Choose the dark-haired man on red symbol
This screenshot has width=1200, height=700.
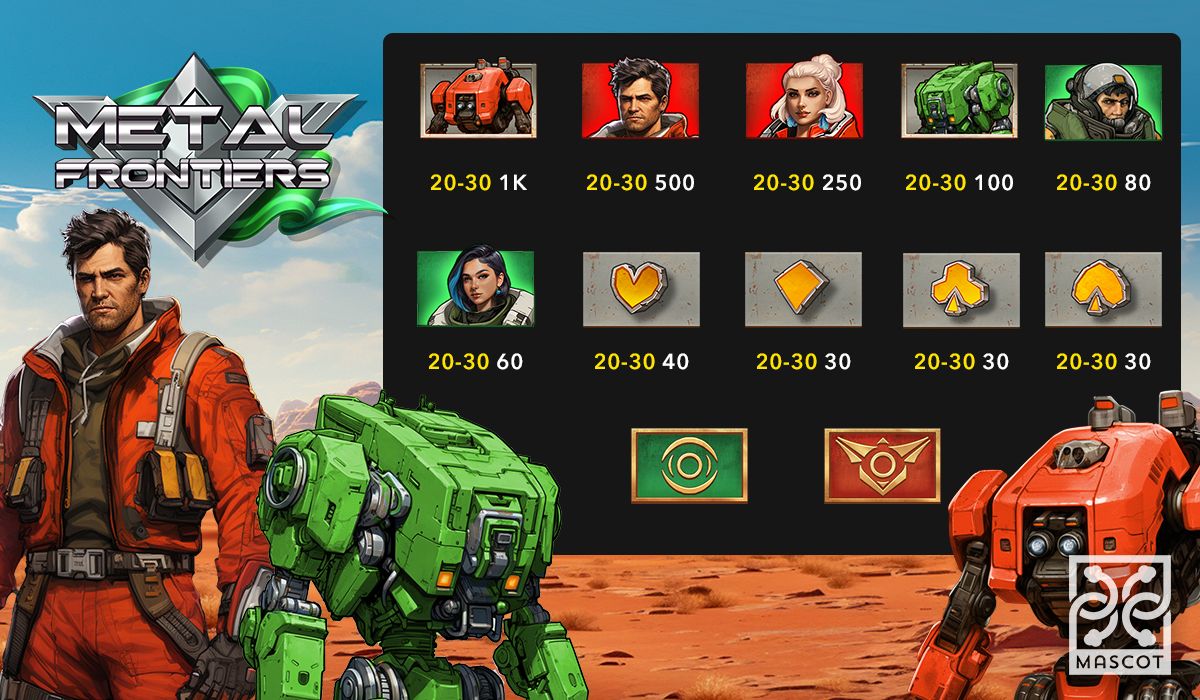(x=640, y=100)
